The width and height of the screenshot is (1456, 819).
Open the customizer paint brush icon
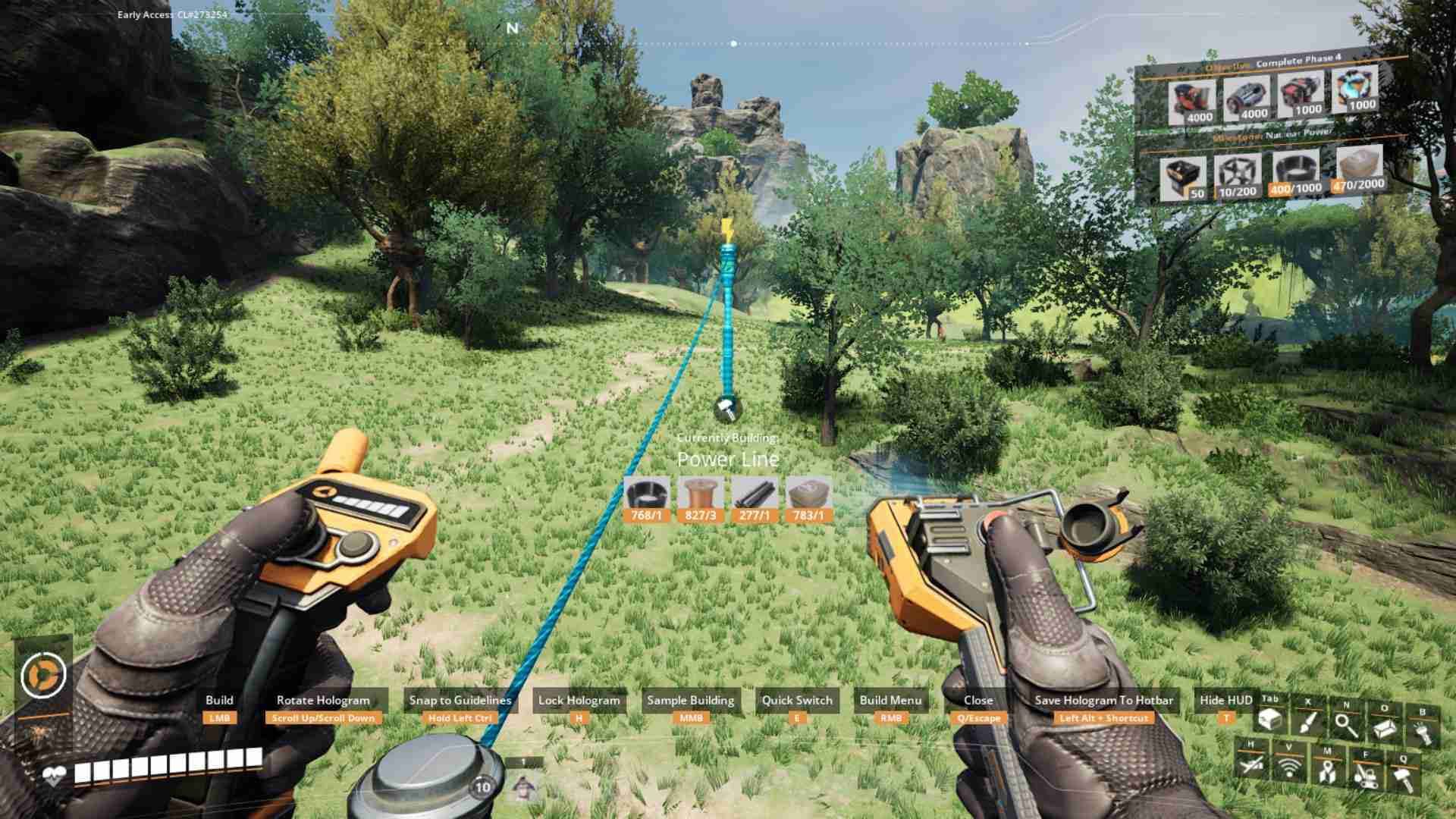coord(1307,723)
